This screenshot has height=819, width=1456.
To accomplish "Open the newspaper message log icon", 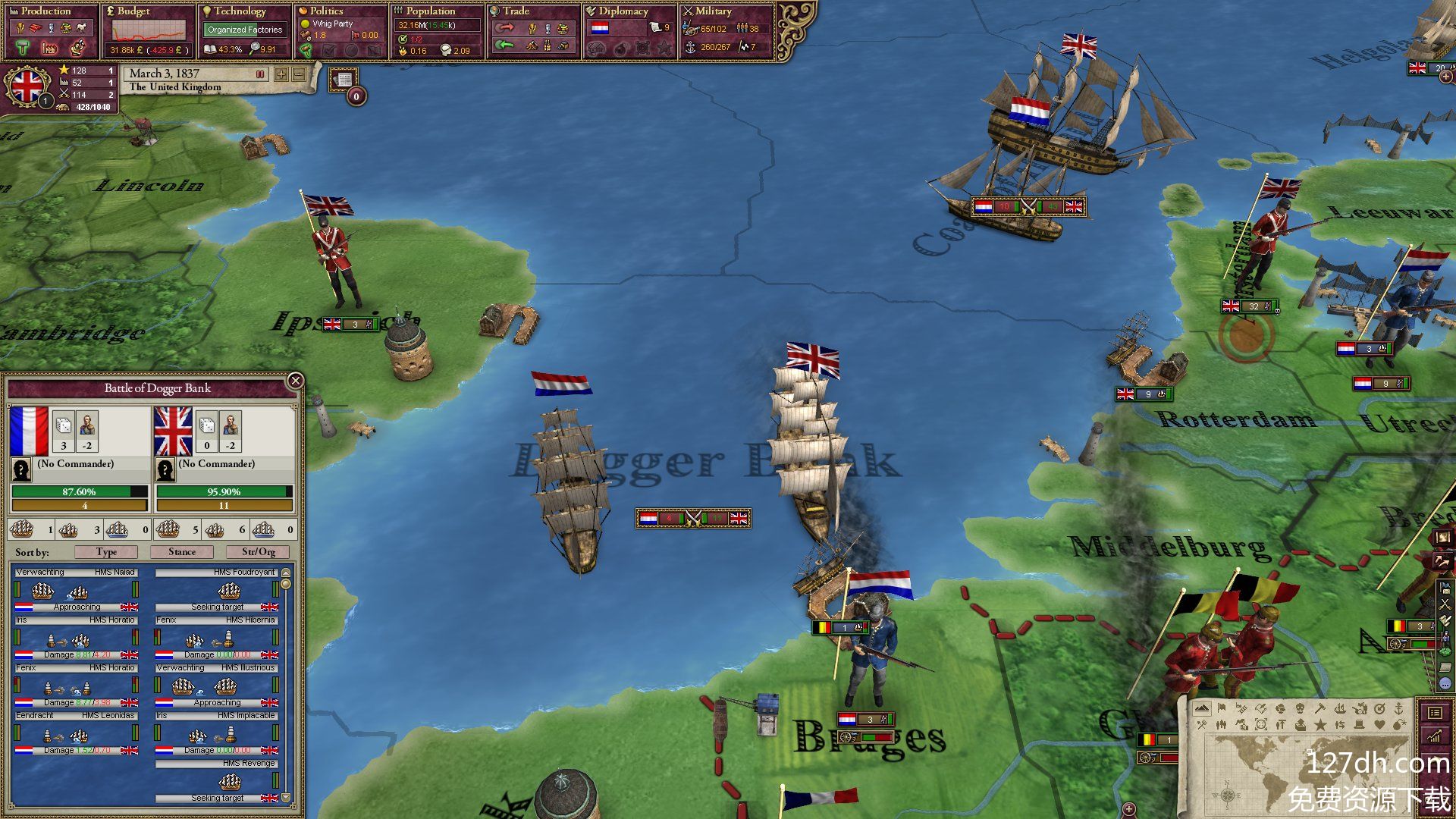I will coord(344,79).
